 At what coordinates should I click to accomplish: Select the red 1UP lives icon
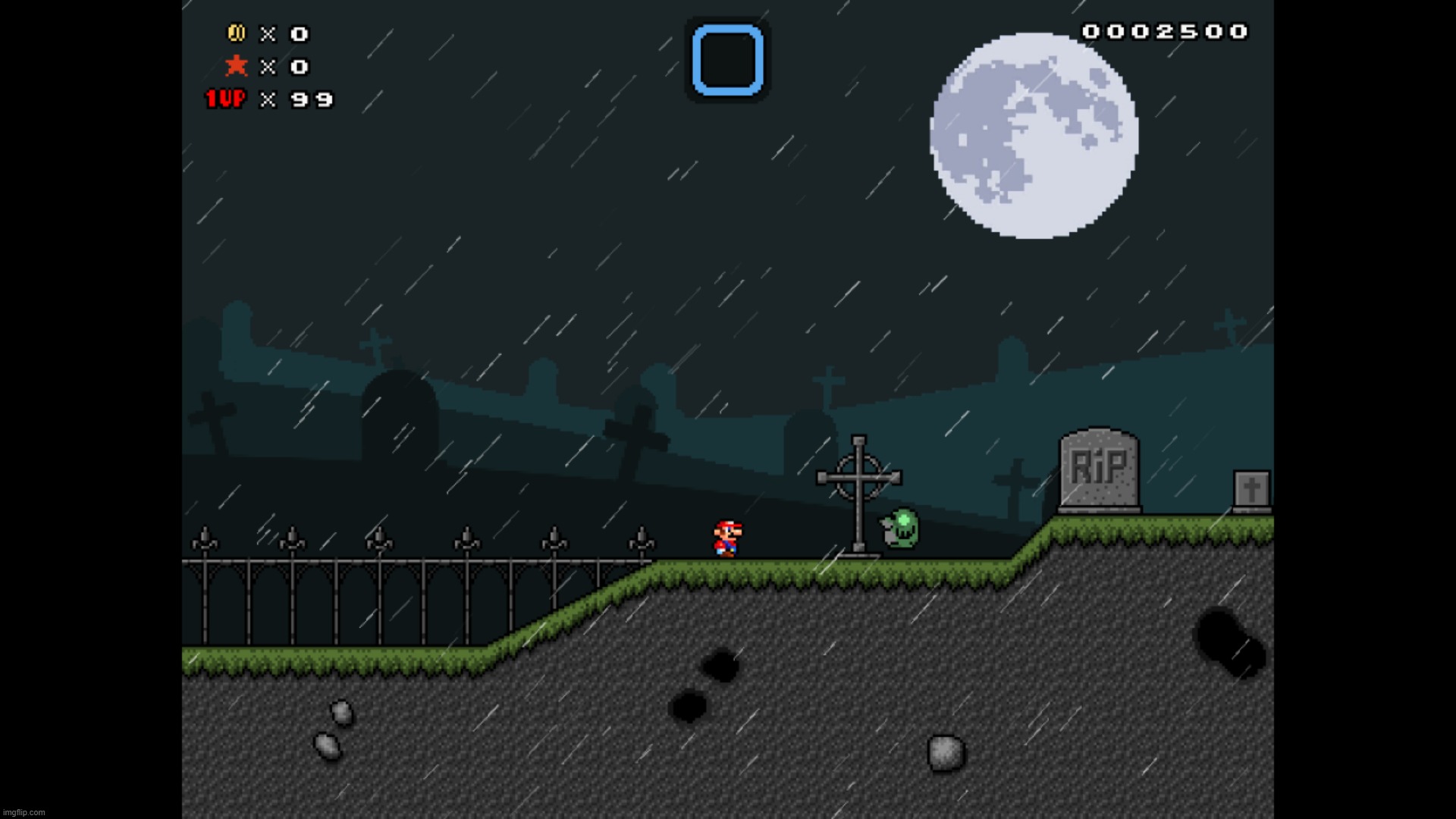pos(226,99)
